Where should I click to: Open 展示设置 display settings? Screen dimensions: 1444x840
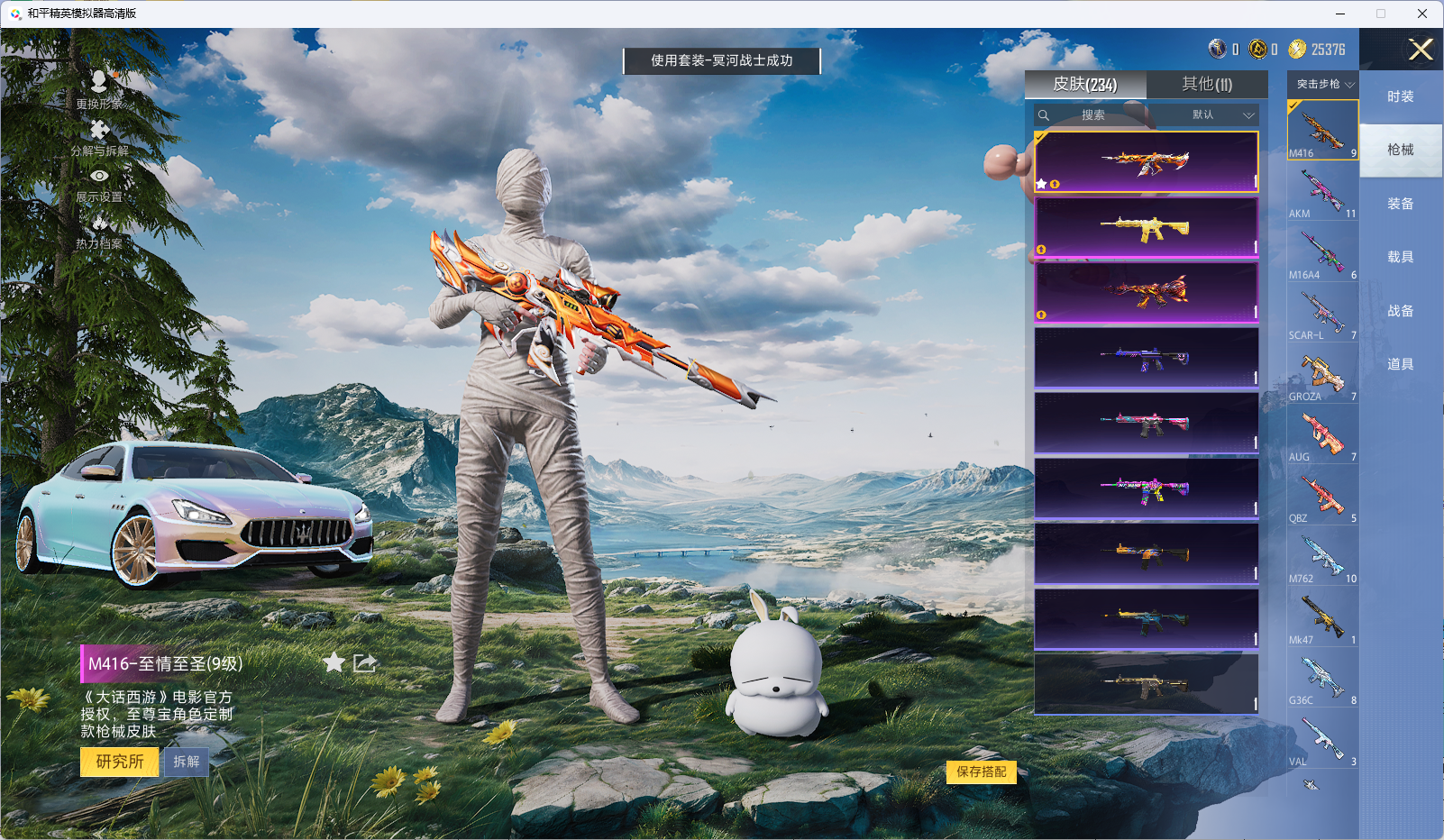click(99, 185)
